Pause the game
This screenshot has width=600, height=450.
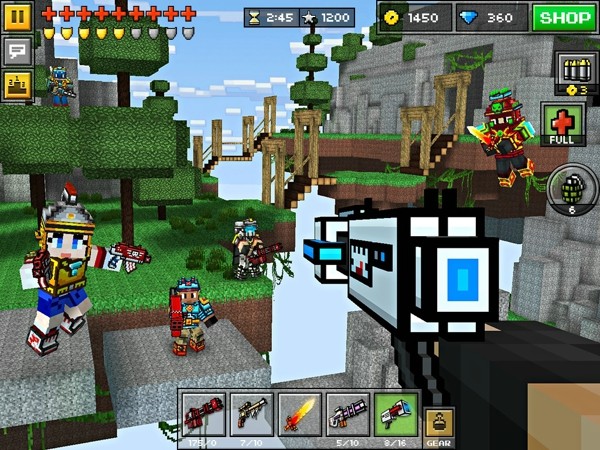(18, 16)
